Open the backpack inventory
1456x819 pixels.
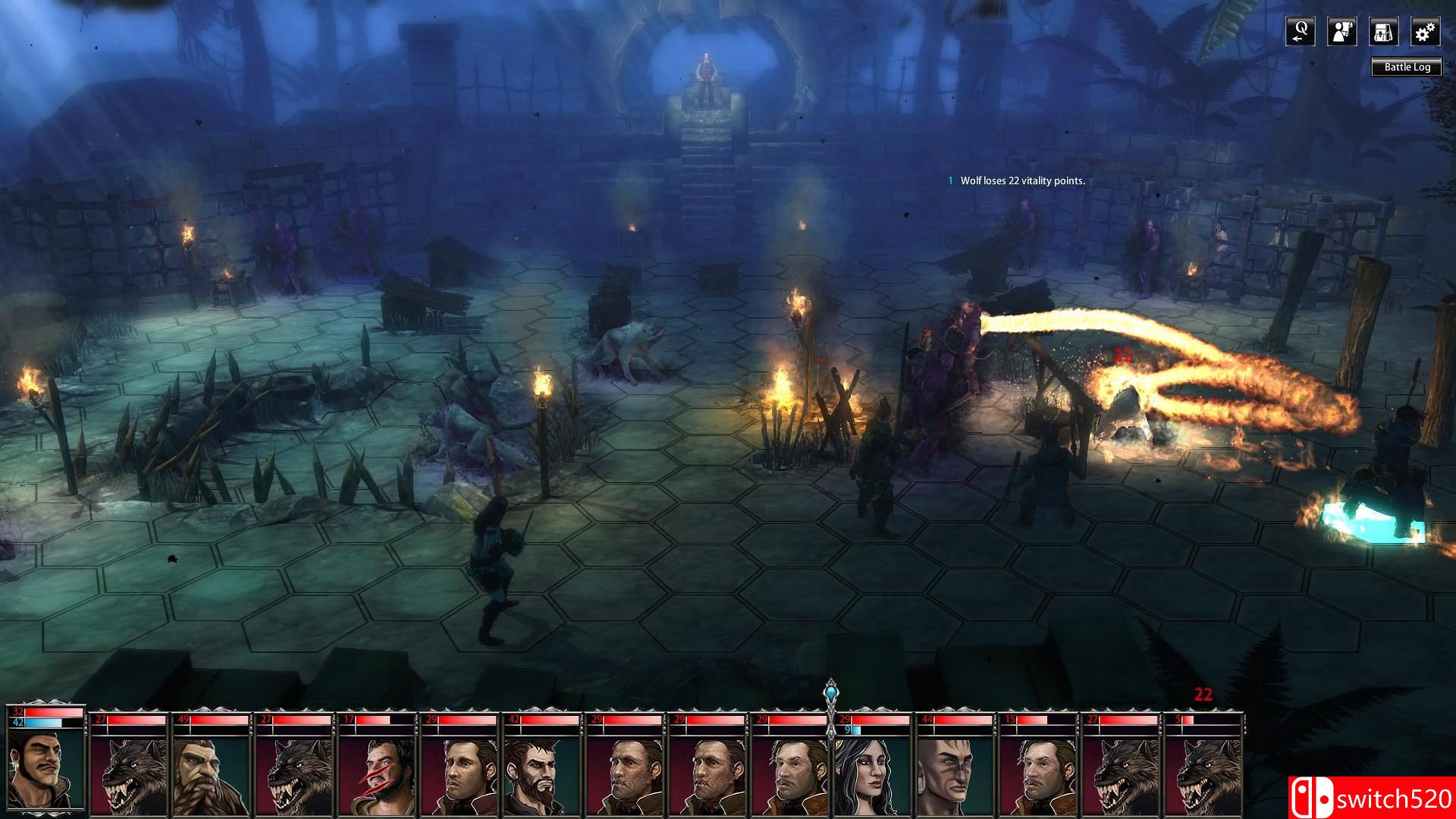tap(1383, 32)
